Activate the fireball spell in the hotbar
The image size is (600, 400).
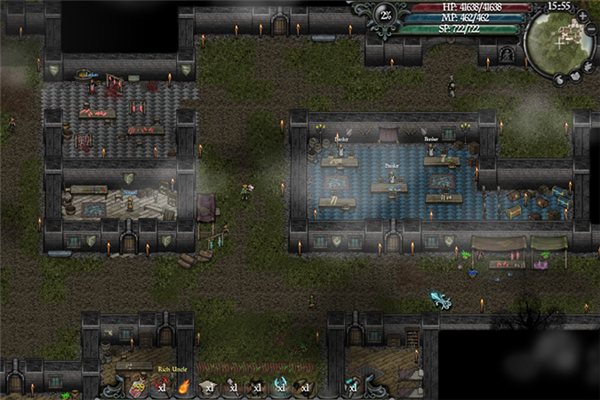pyautogui.click(x=185, y=386)
